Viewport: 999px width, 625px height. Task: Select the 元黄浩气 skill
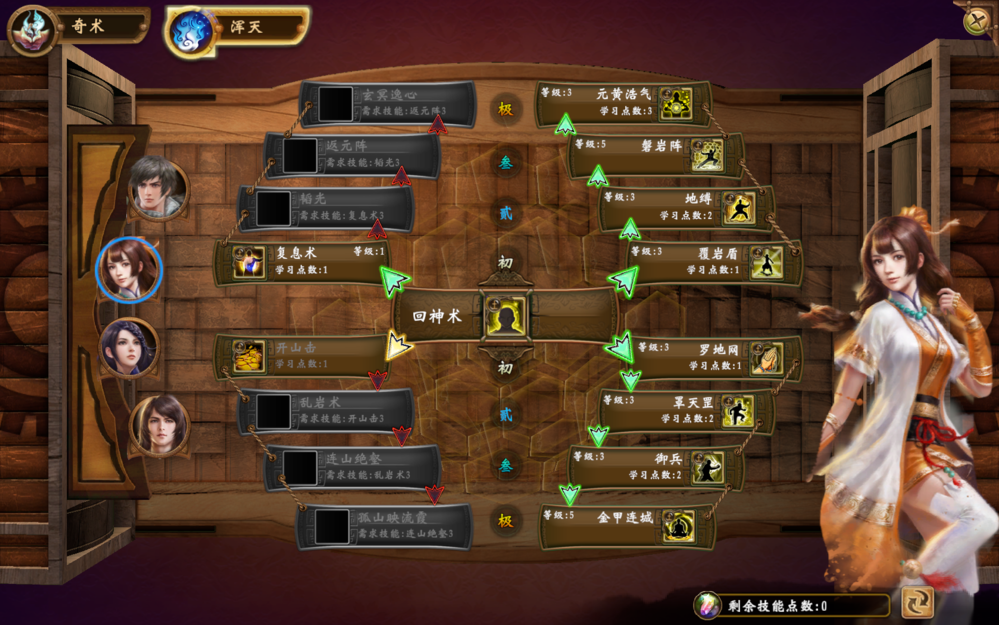click(x=622, y=102)
